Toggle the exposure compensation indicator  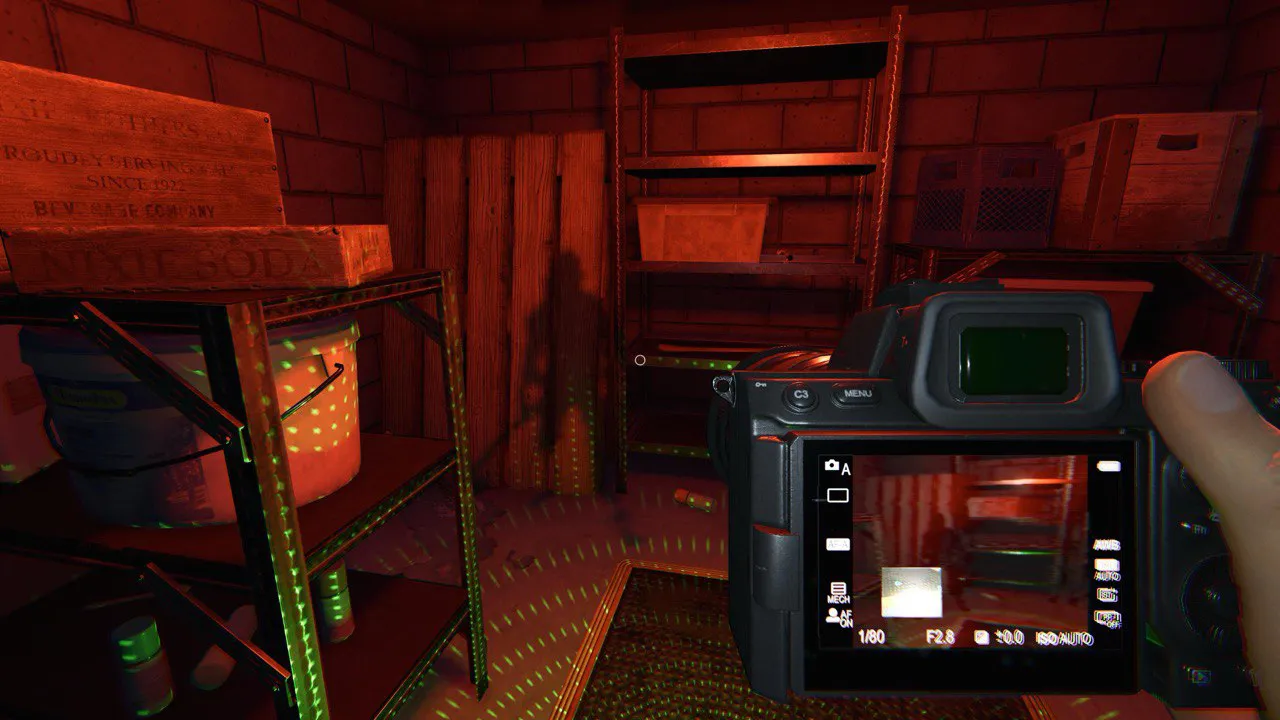click(980, 637)
